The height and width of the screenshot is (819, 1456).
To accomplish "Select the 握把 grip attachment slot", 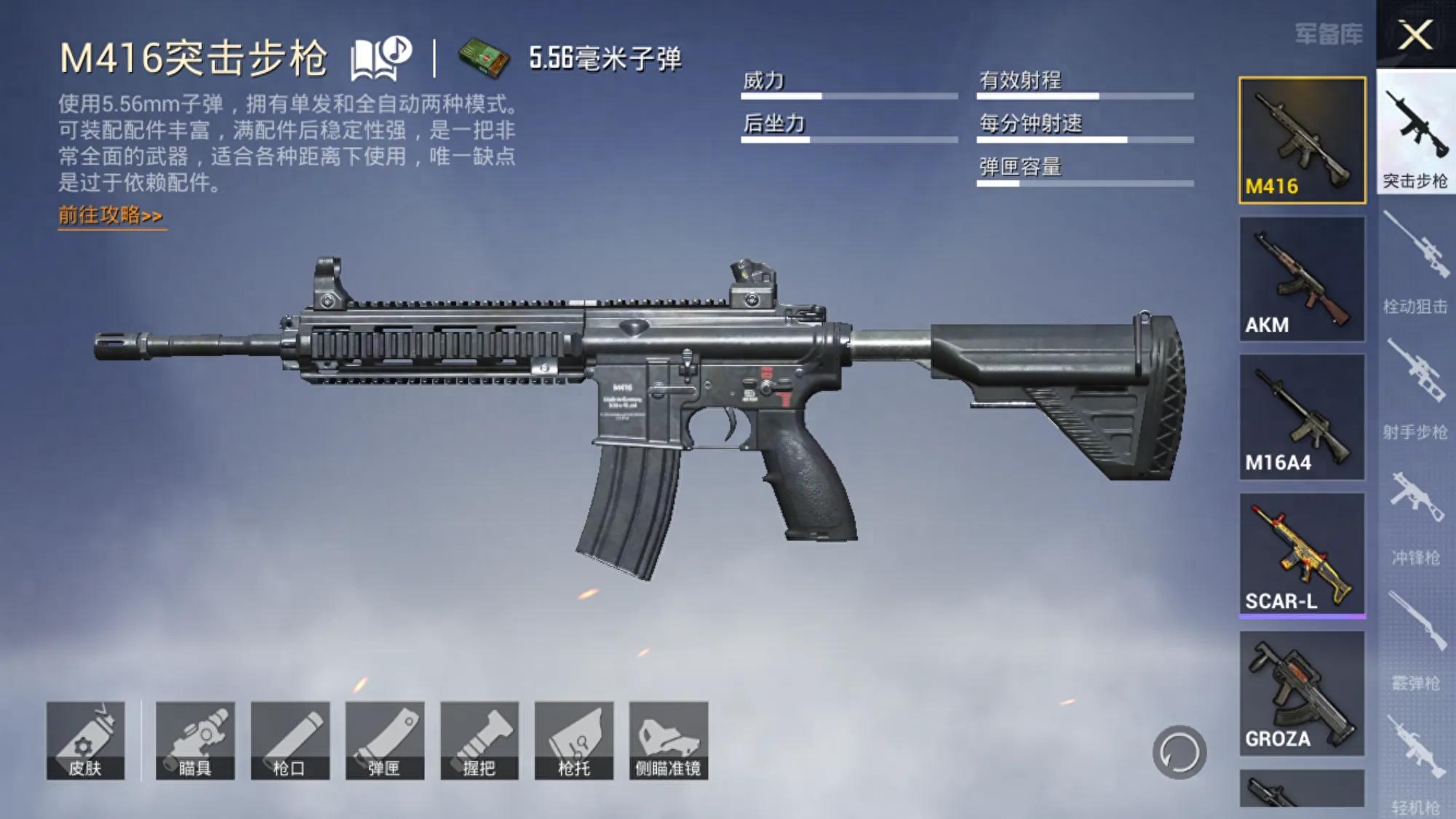I will tap(479, 740).
